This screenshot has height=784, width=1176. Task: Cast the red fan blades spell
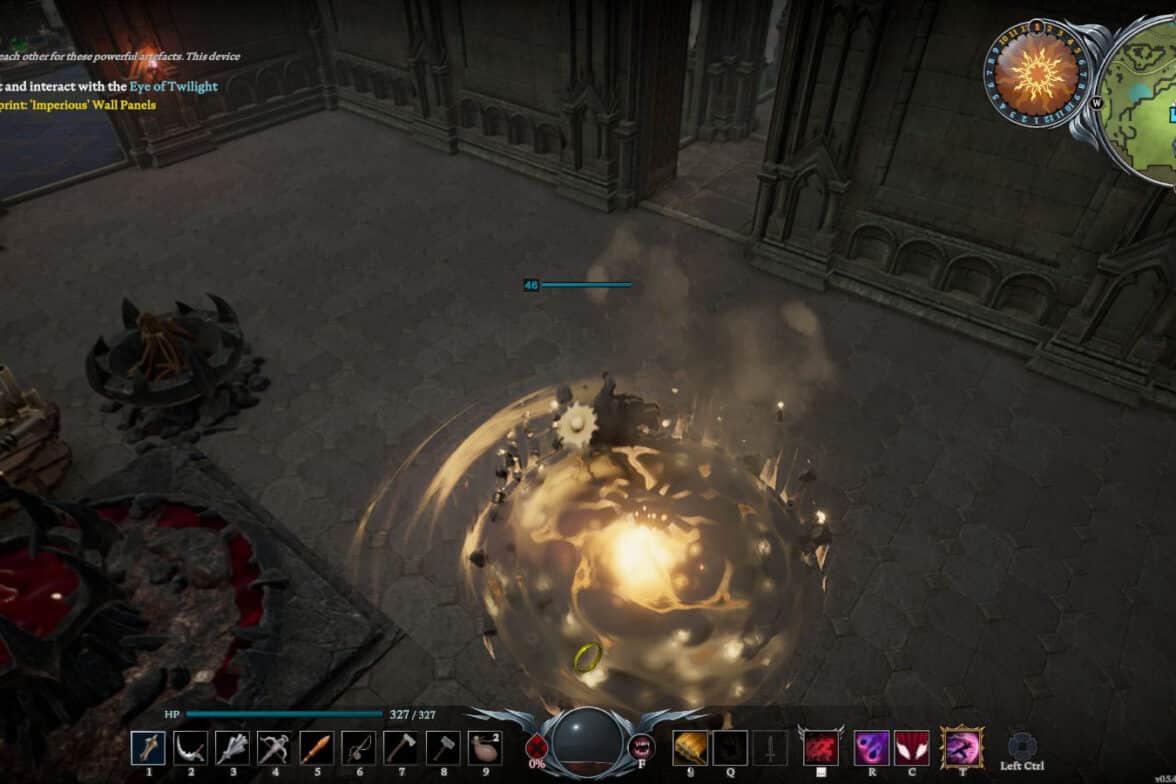coord(911,747)
